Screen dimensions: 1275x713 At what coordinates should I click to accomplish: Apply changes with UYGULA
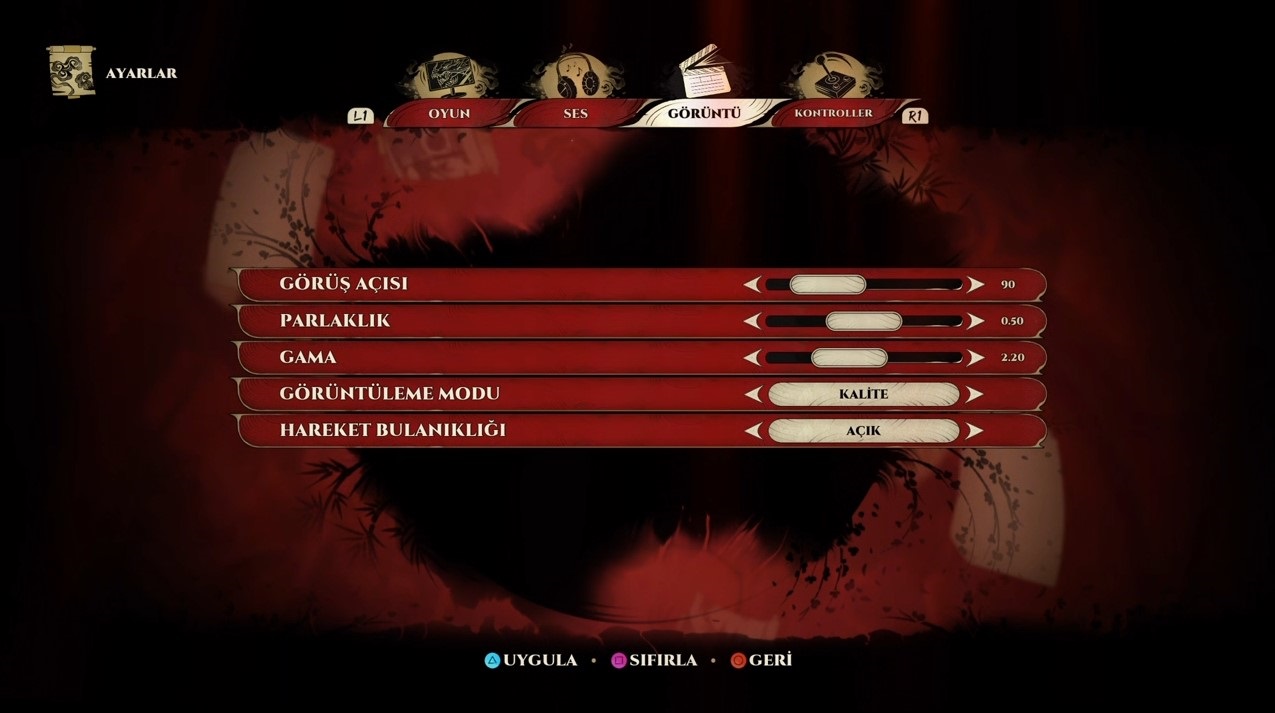tap(531, 661)
